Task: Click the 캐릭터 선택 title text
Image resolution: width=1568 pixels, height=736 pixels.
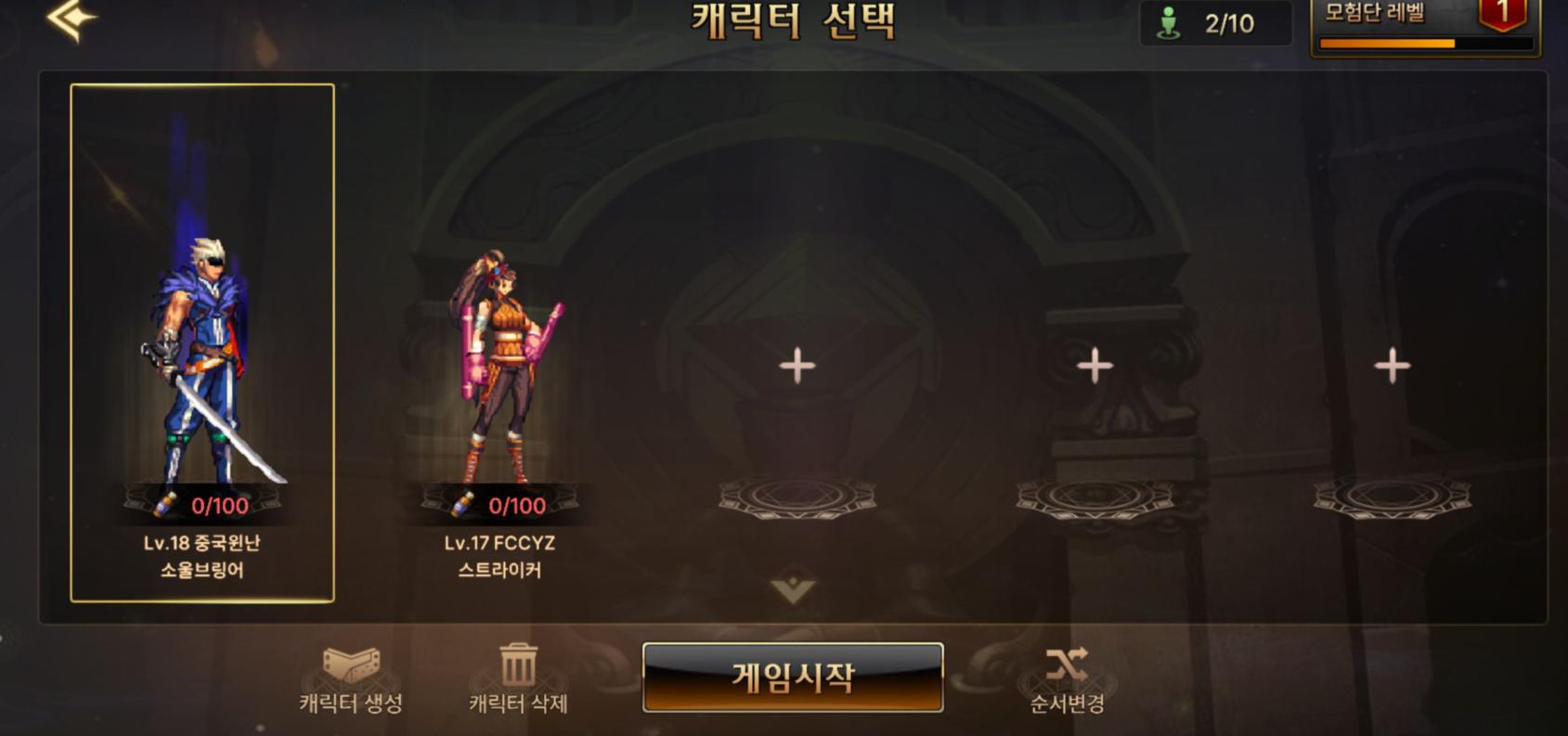Action: (794, 19)
